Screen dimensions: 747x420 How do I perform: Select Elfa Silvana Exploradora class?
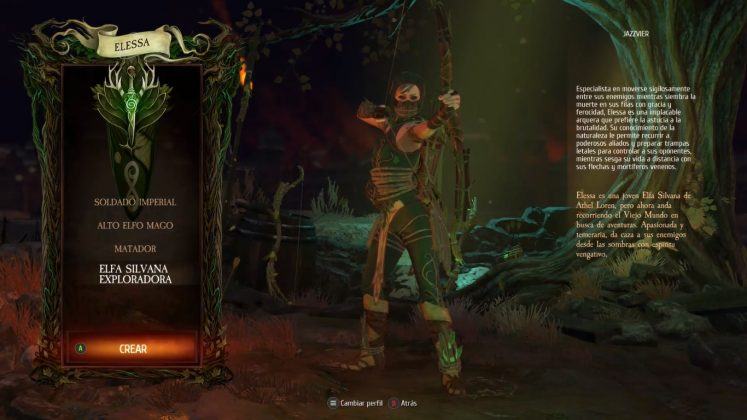click(134, 274)
